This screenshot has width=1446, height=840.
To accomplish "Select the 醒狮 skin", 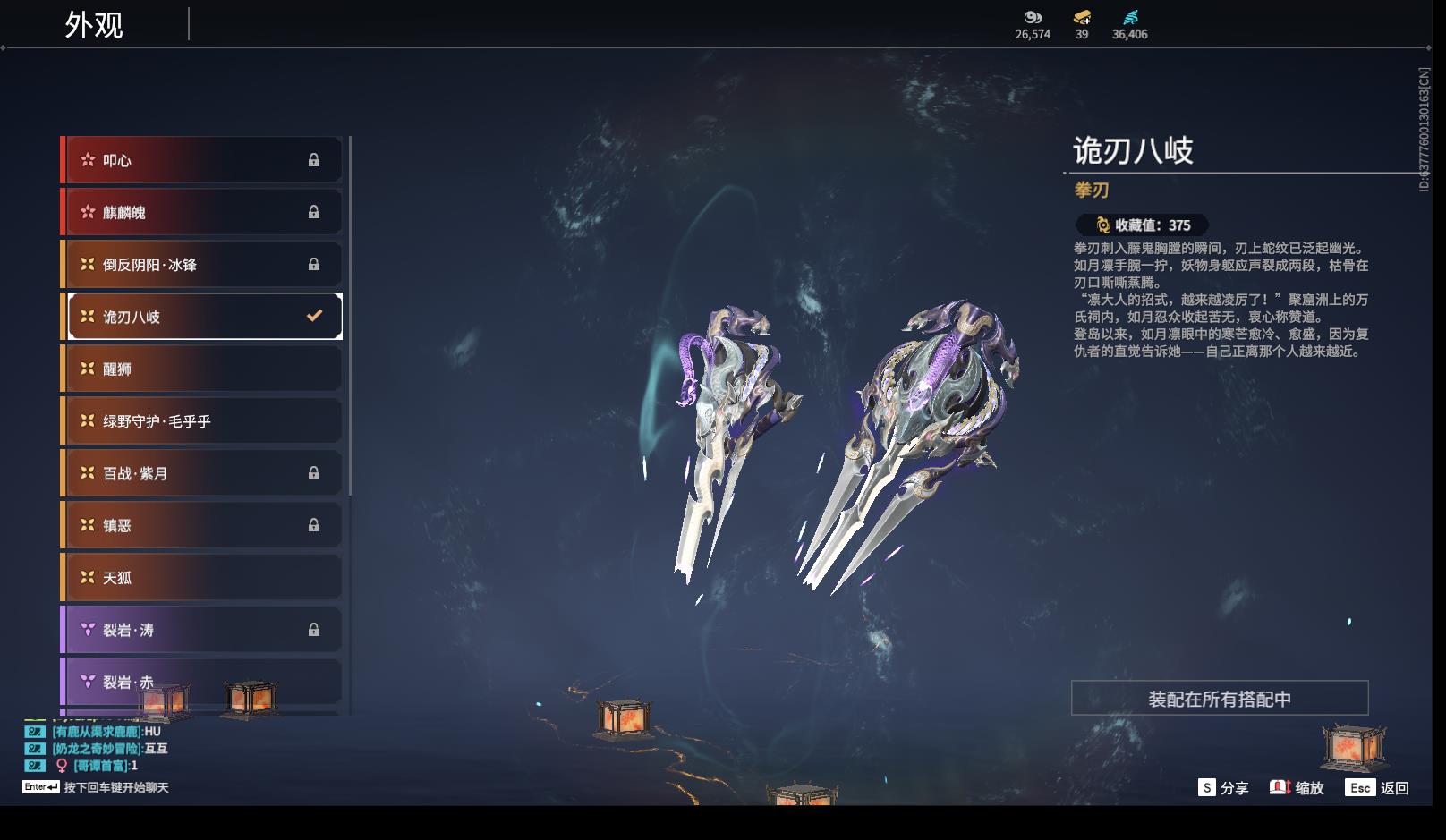I will tap(201, 369).
